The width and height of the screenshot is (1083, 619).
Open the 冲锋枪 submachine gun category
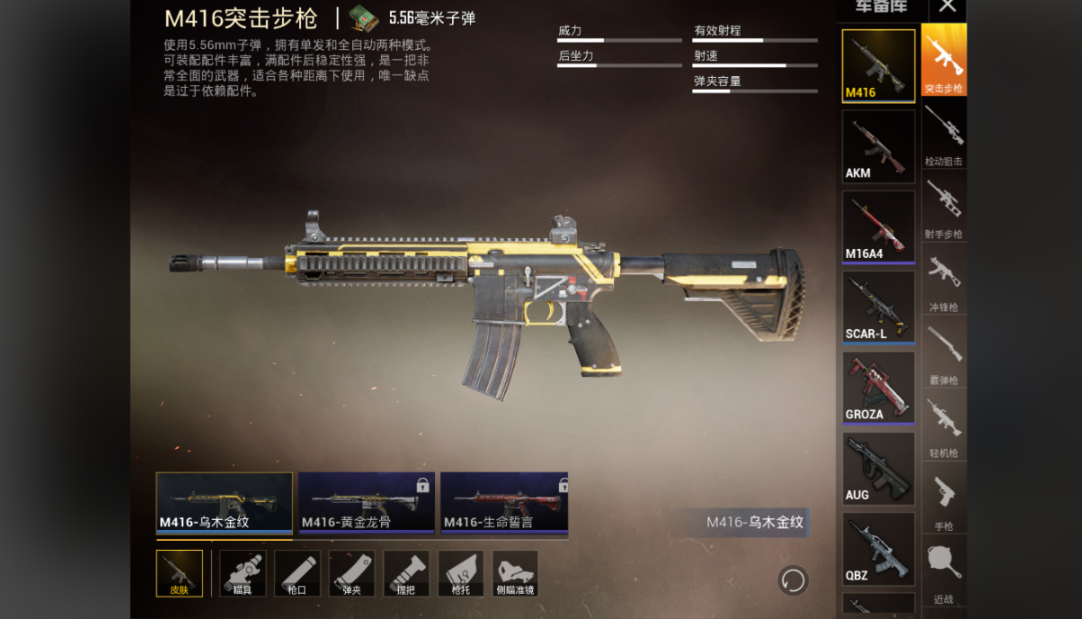click(943, 280)
